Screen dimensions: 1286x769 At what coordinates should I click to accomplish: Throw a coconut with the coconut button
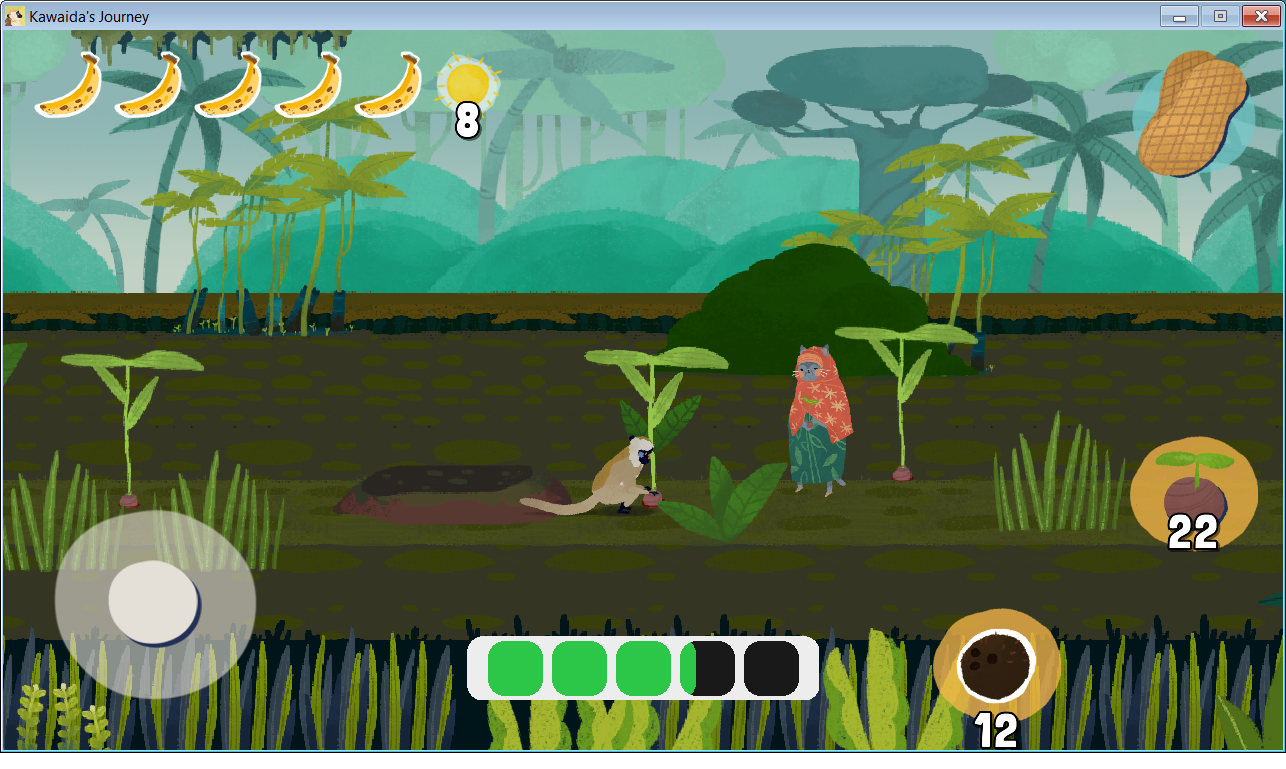point(996,665)
